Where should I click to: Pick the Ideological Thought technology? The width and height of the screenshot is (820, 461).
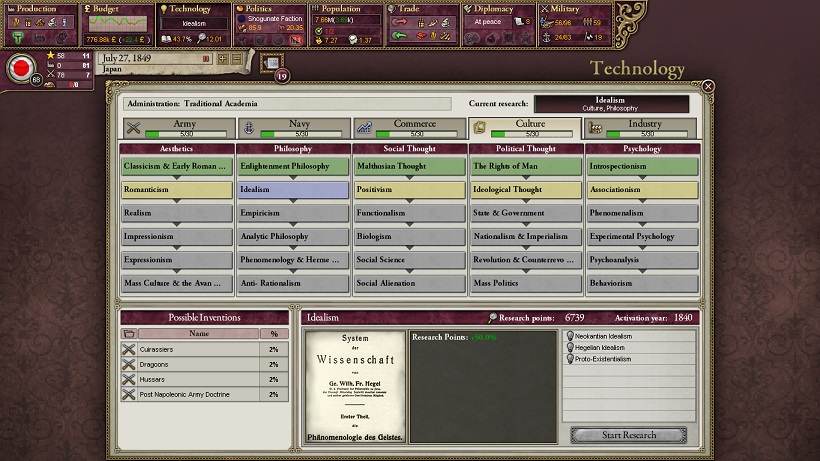point(525,189)
